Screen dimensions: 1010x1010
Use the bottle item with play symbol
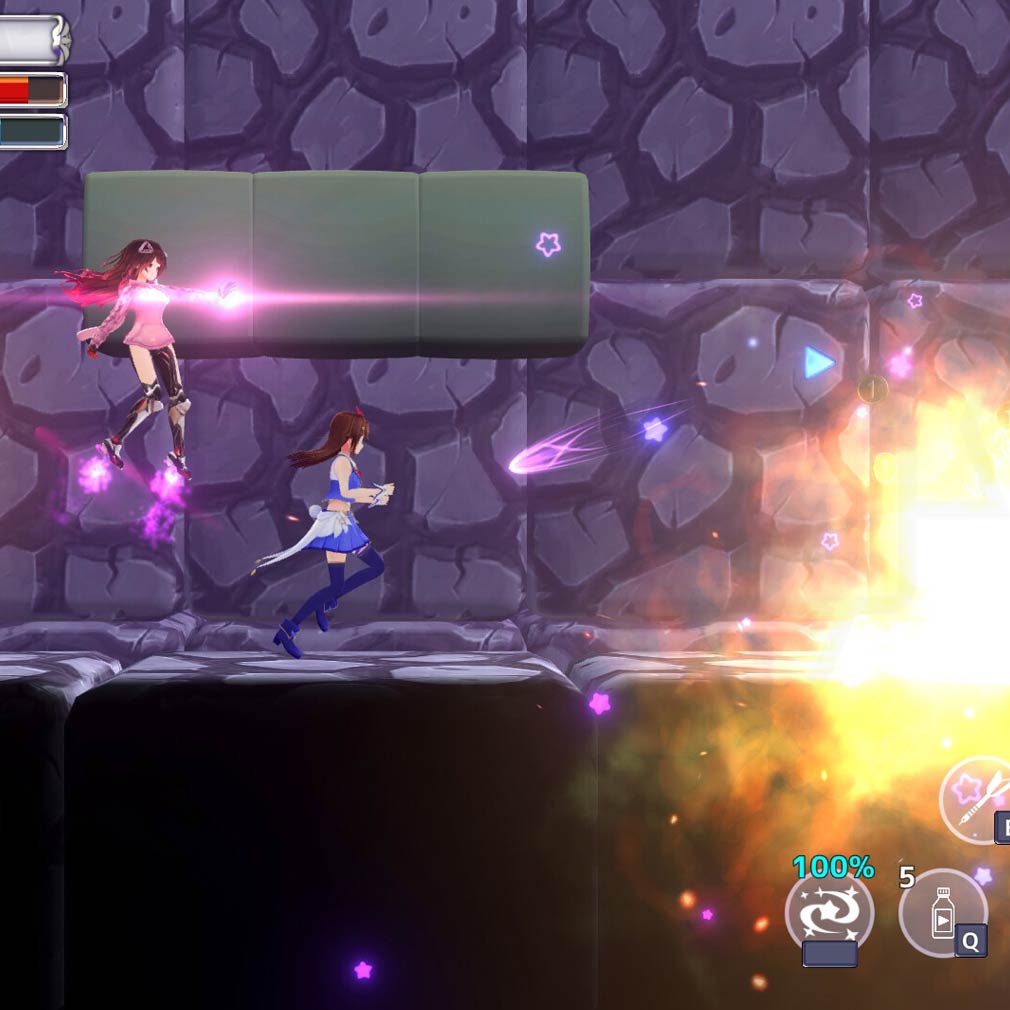pos(942,914)
